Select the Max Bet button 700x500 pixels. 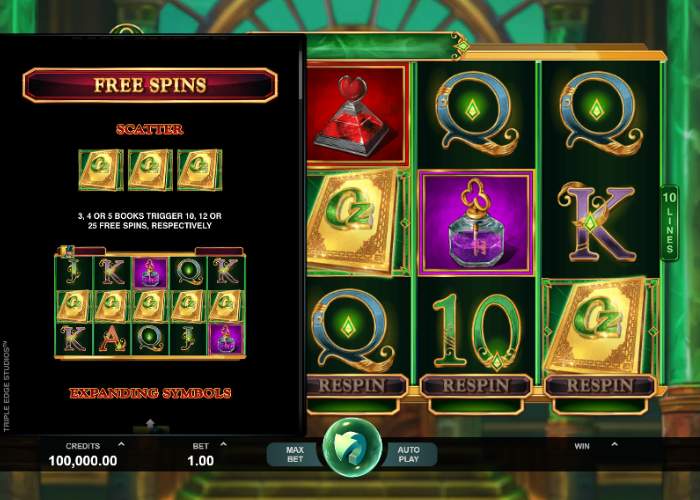[x=294, y=455]
